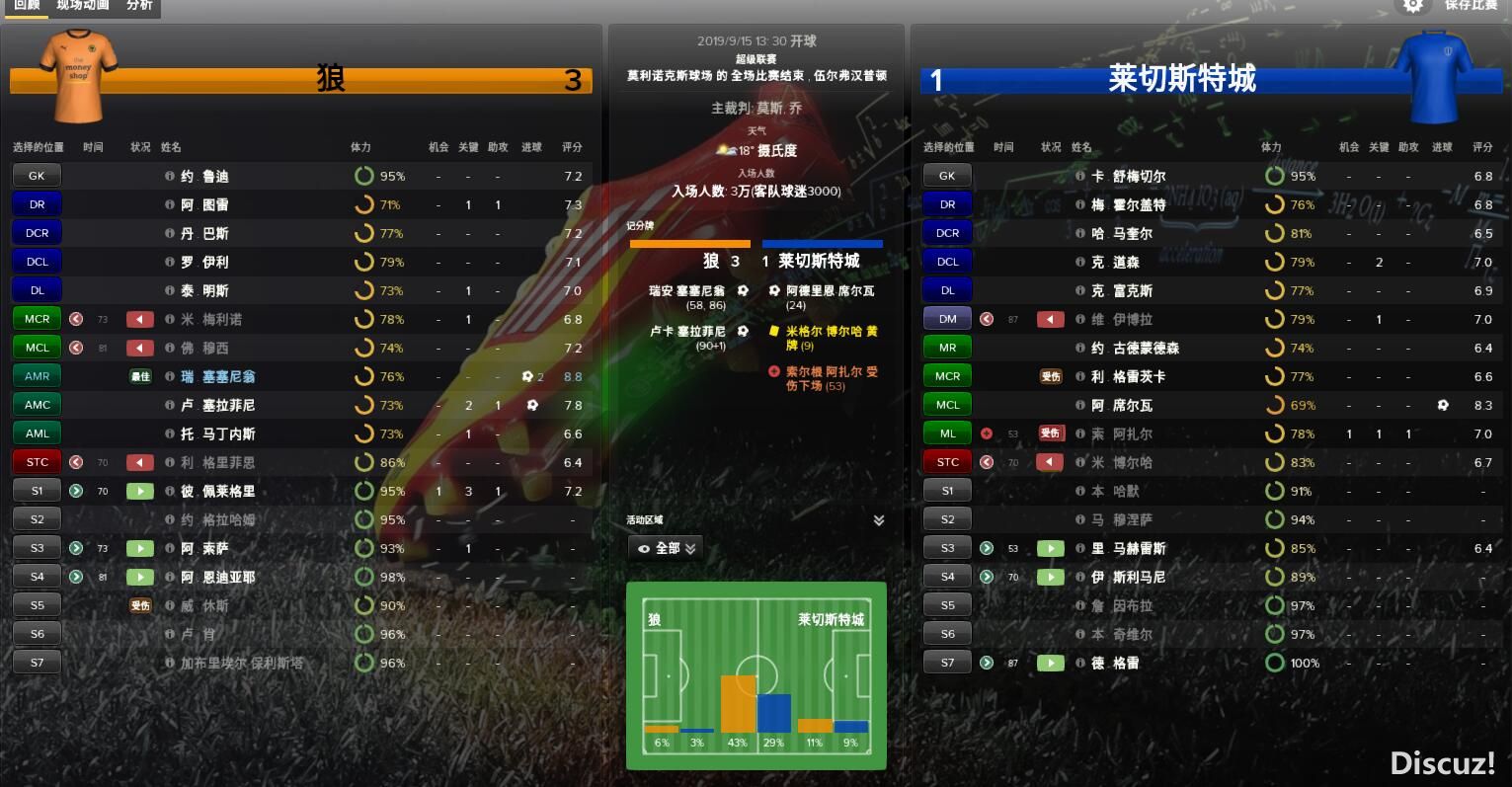Click the AMC position button
The height and width of the screenshot is (787, 1512).
coord(37,405)
